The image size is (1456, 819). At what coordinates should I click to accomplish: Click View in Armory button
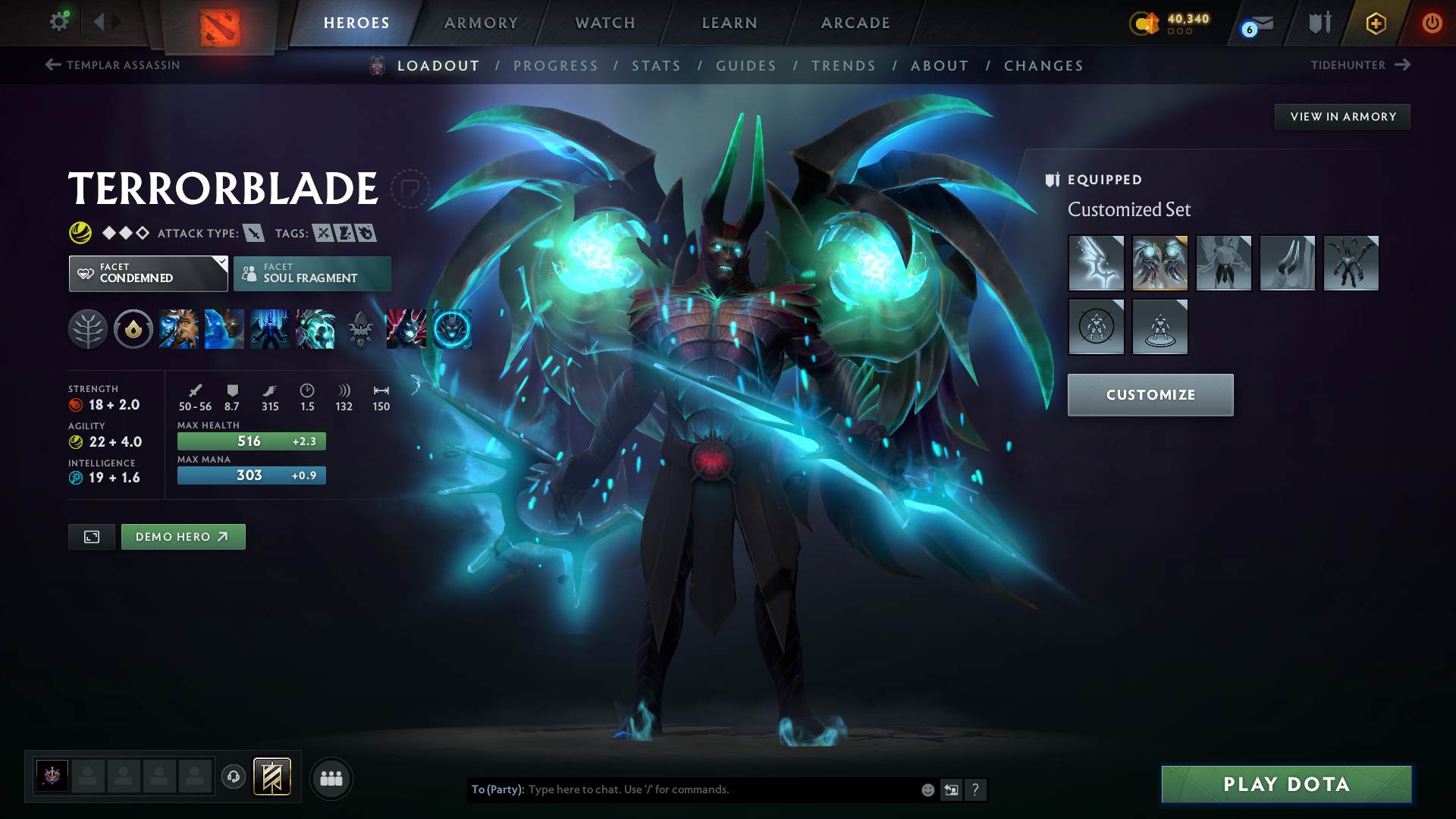tap(1342, 117)
